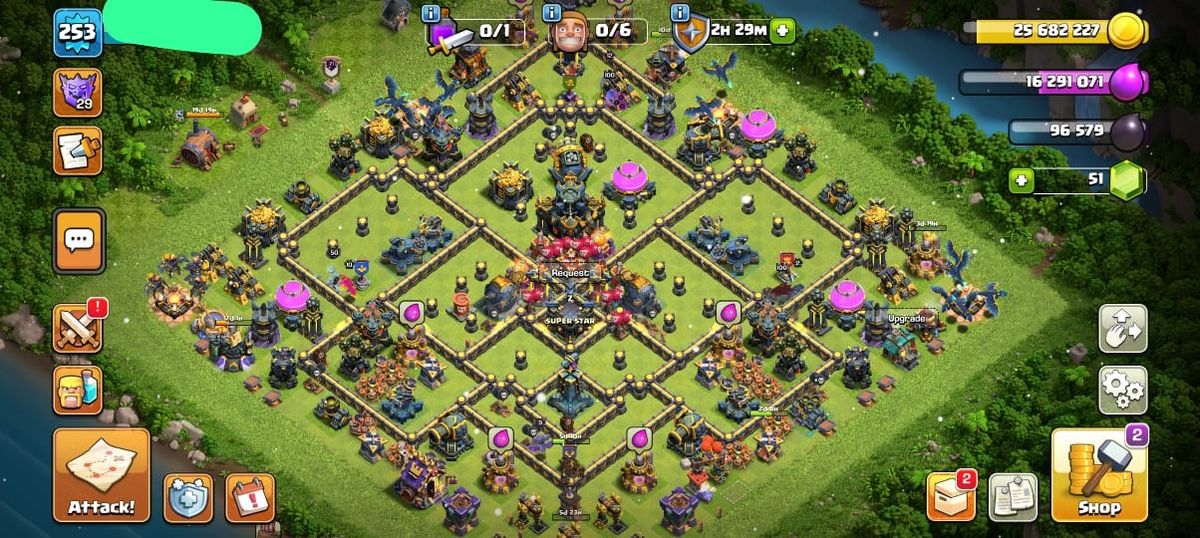Image resolution: width=1200 pixels, height=538 pixels.
Task: Open the settings gear menu
Action: (1123, 390)
